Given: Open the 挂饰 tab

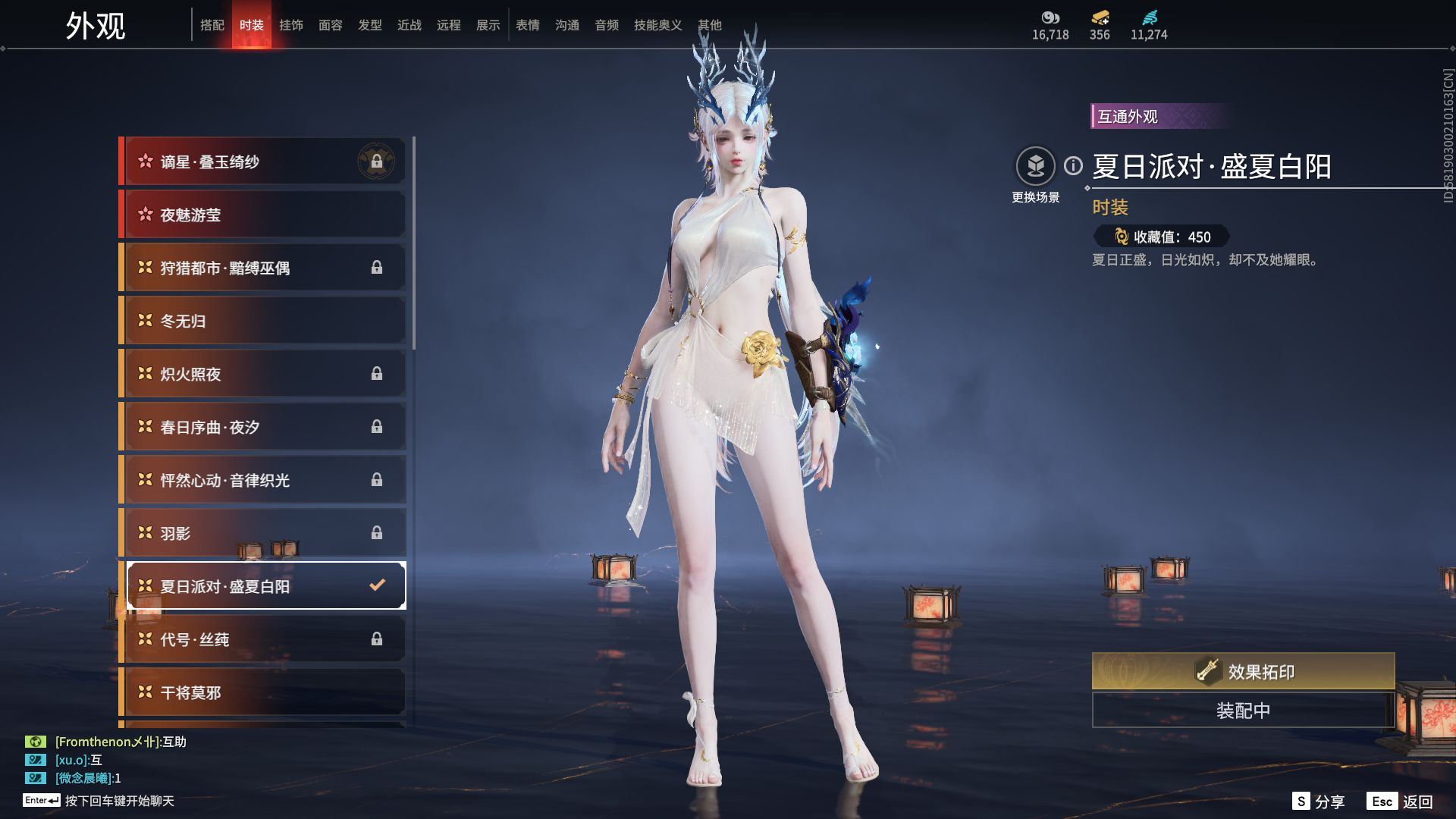Looking at the screenshot, I should pos(291,25).
